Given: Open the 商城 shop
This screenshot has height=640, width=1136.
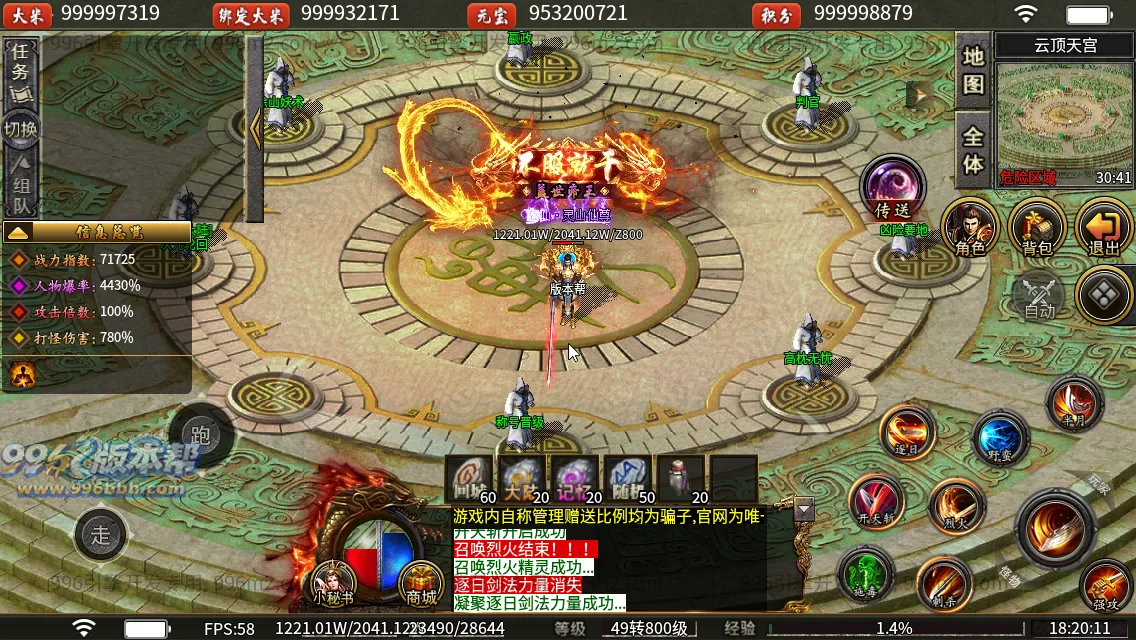Looking at the screenshot, I should pyautogui.click(x=421, y=584).
